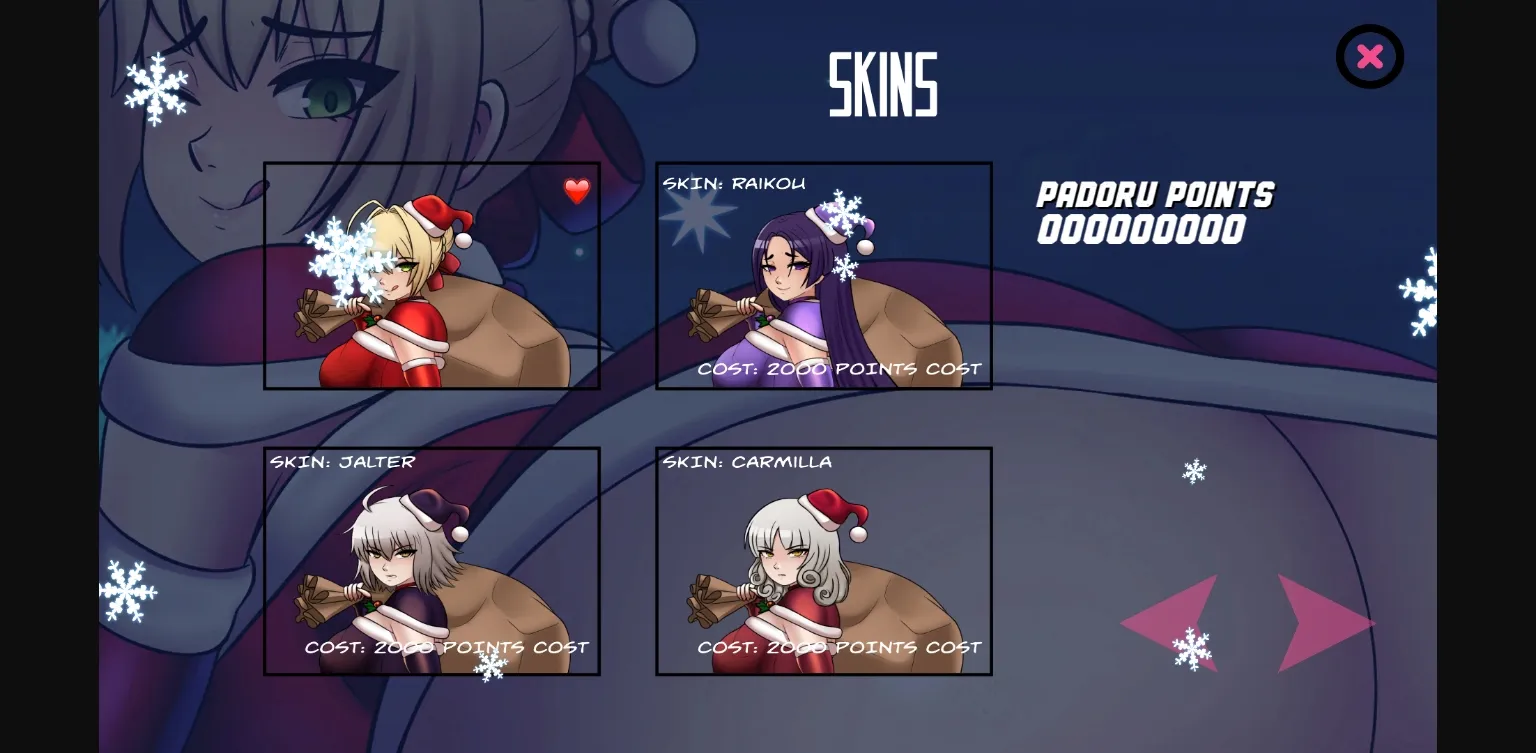This screenshot has width=1536, height=753.
Task: Click the close X icon in the top right
Action: click(1370, 56)
